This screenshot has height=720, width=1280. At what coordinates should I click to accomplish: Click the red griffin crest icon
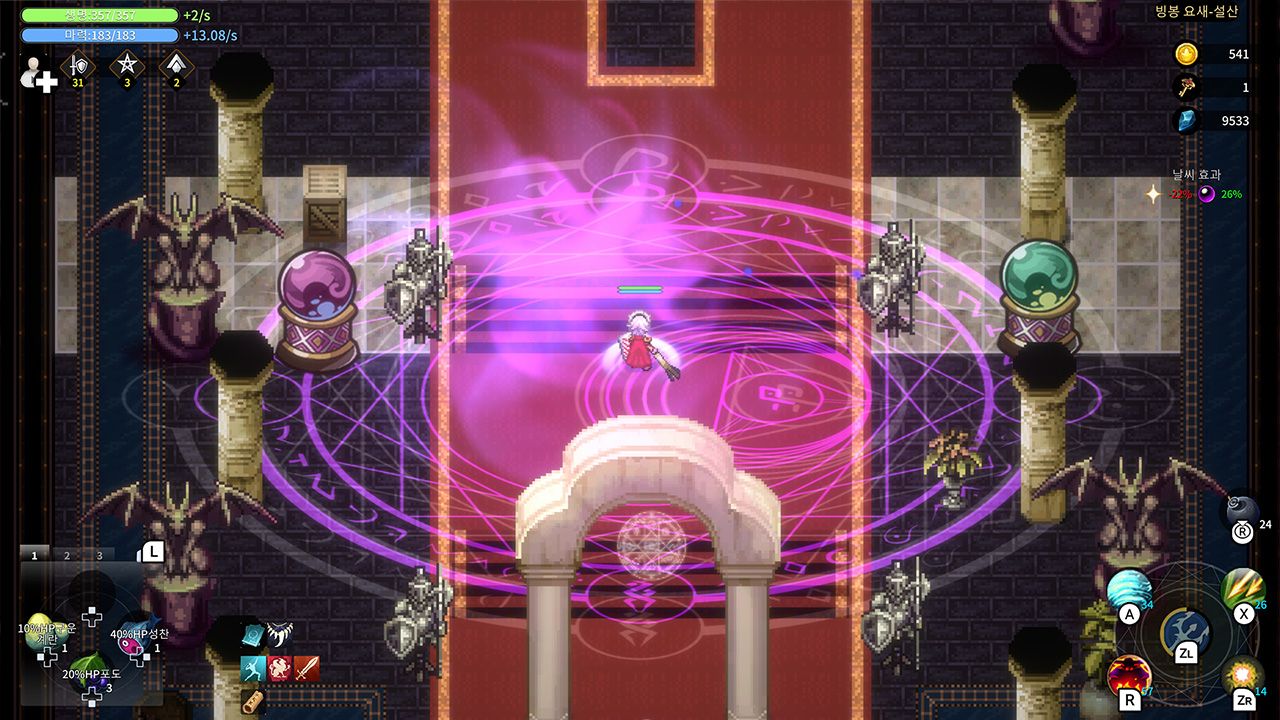coord(280,668)
